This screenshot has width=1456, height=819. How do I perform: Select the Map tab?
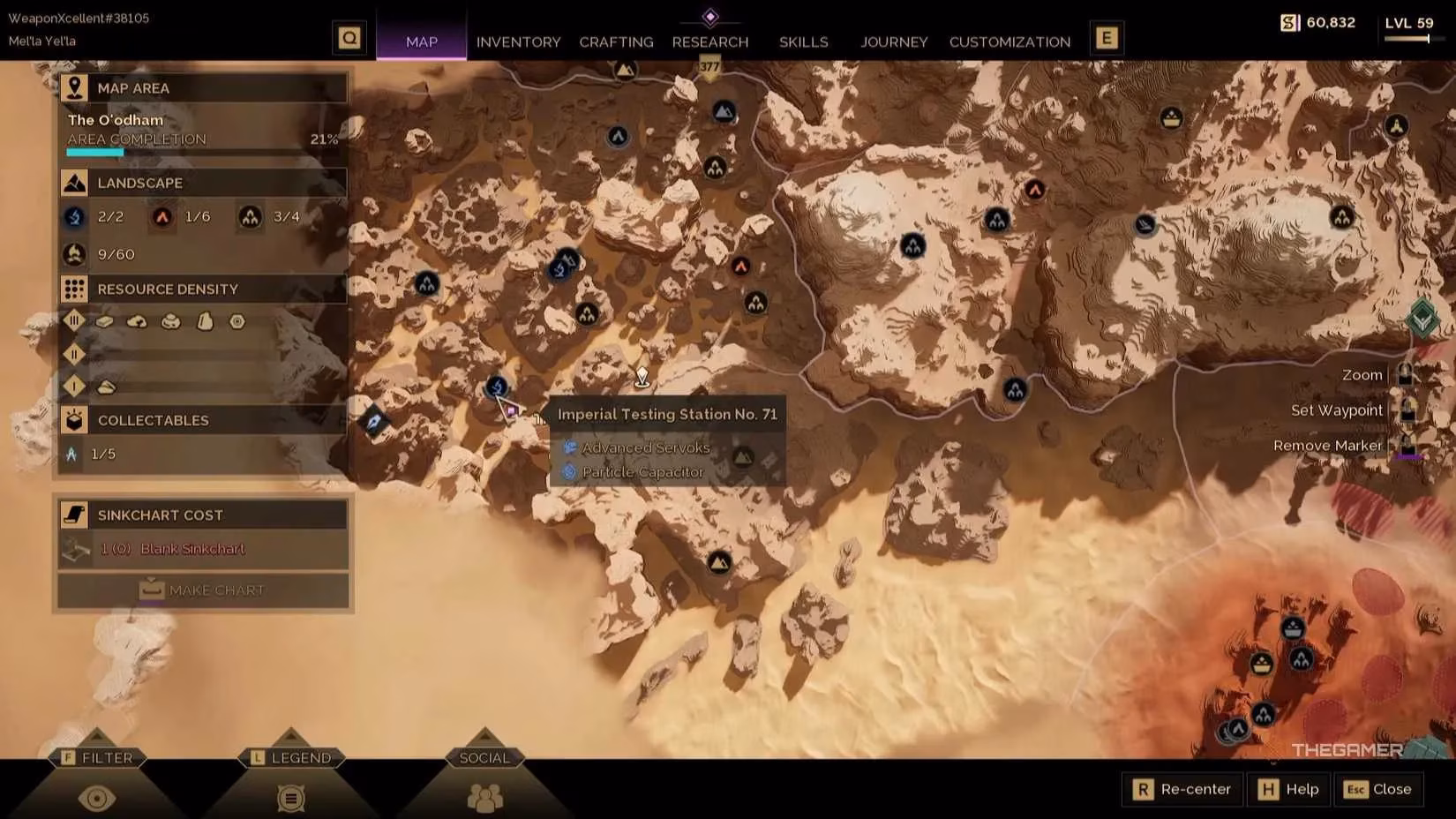[x=422, y=41]
